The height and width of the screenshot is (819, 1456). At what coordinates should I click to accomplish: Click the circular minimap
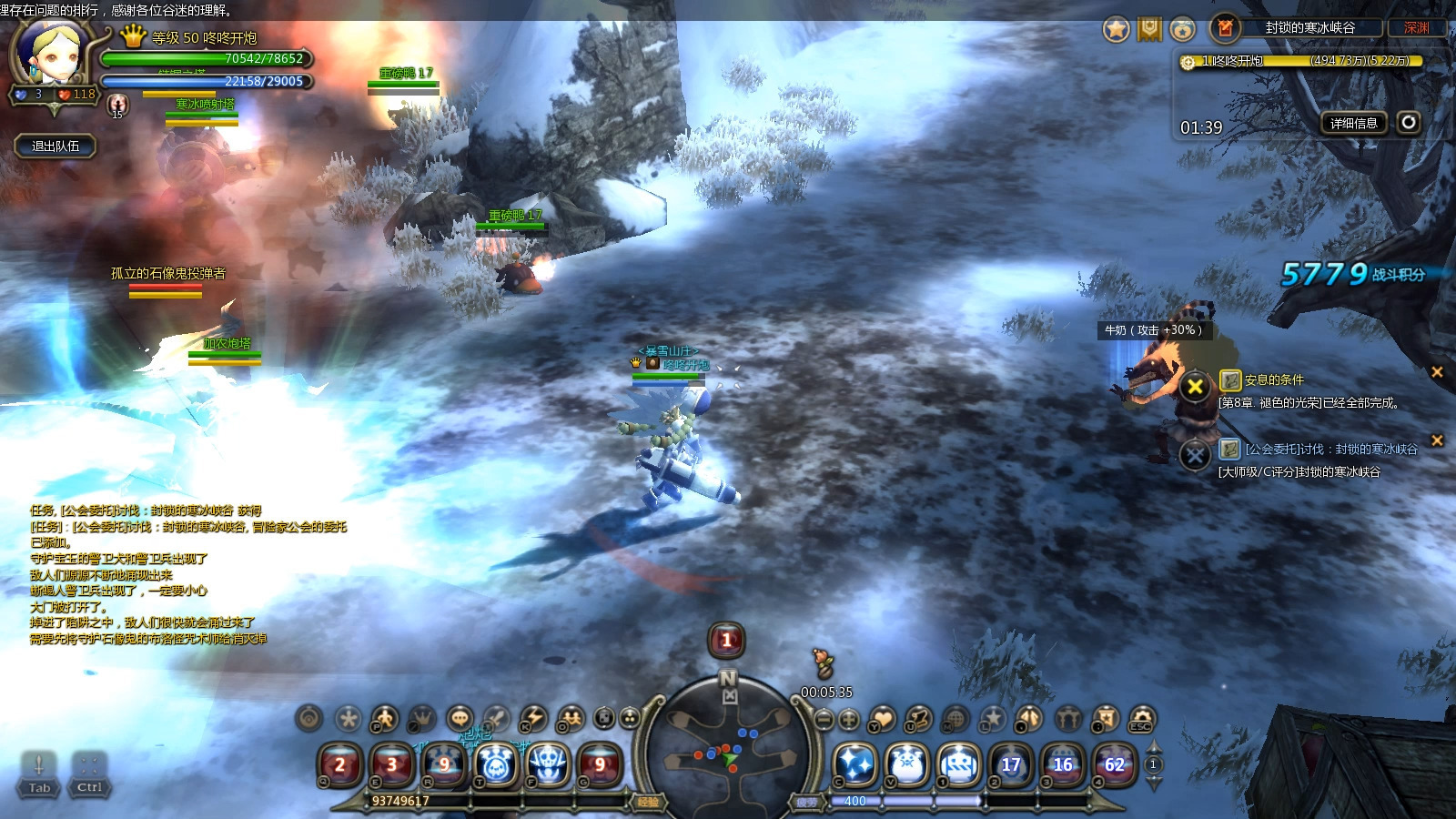pos(728,751)
